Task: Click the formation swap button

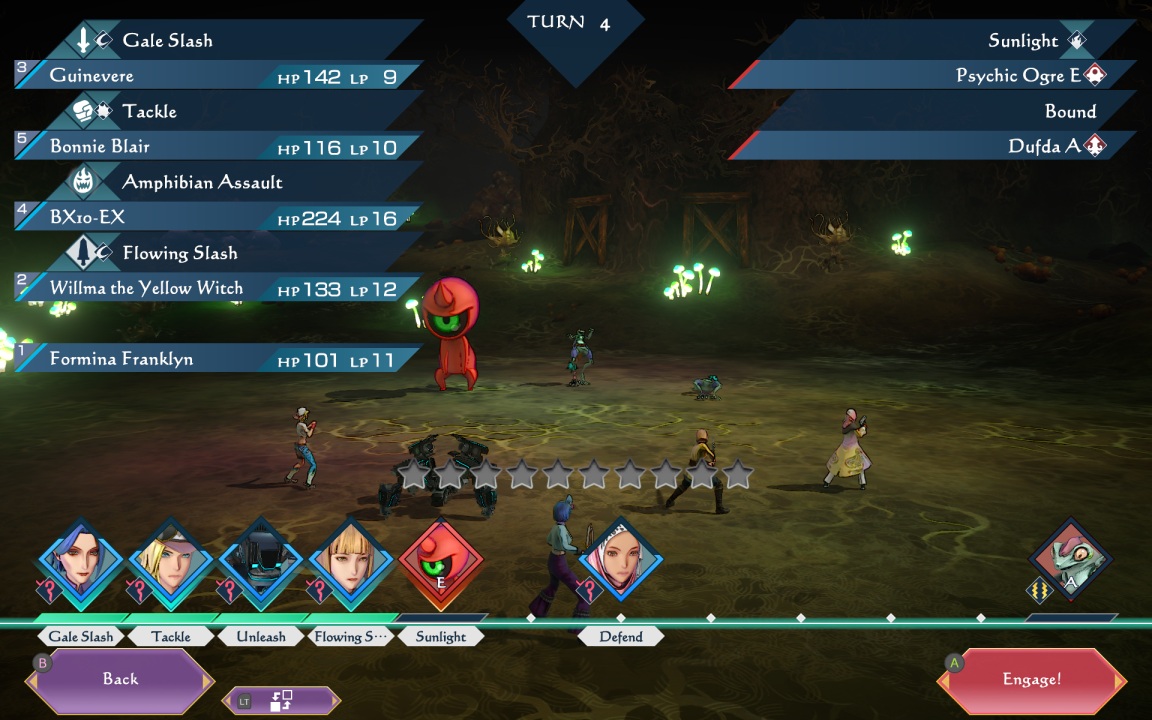Action: coord(281,701)
